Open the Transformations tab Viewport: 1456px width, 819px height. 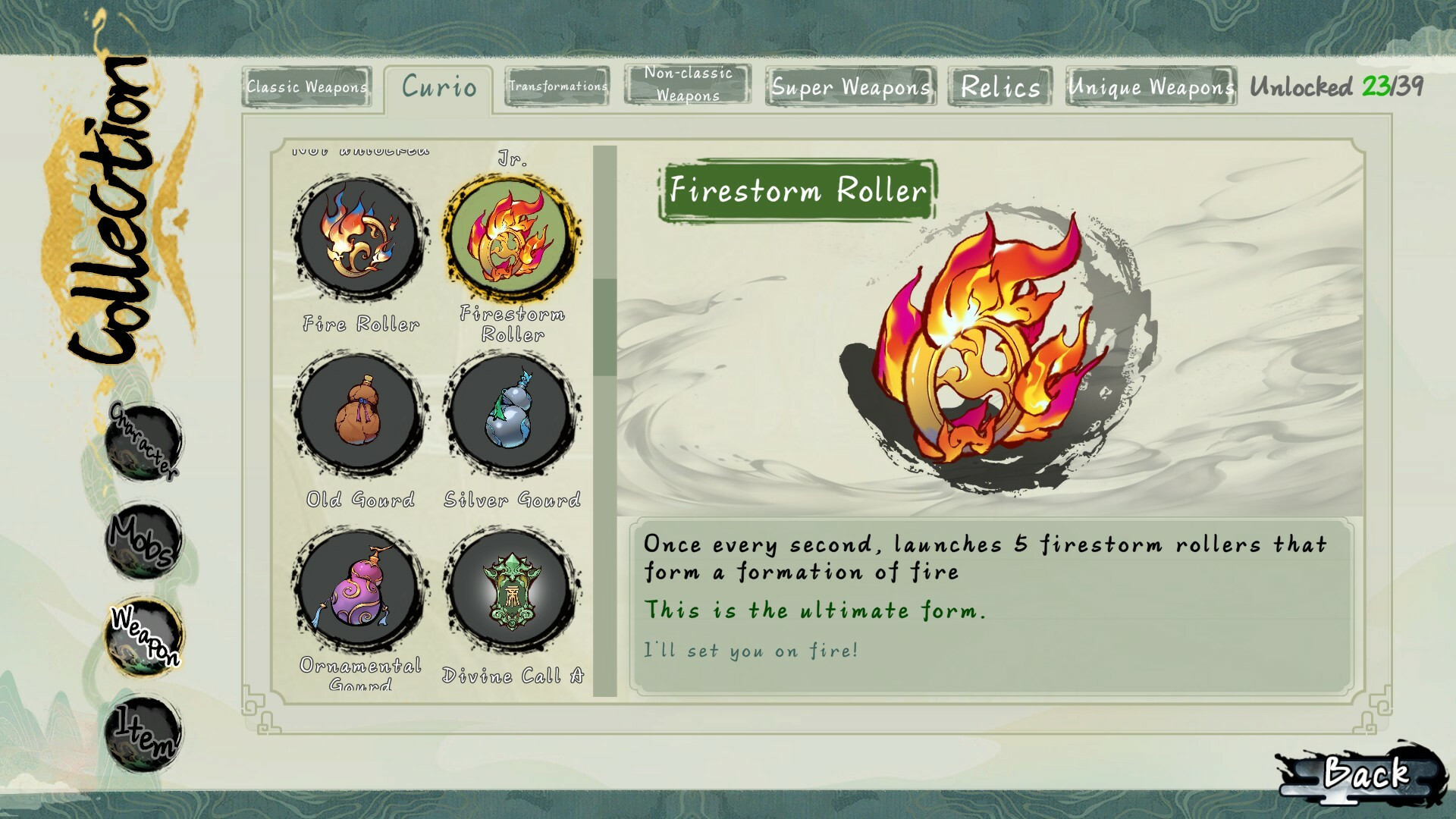click(558, 86)
